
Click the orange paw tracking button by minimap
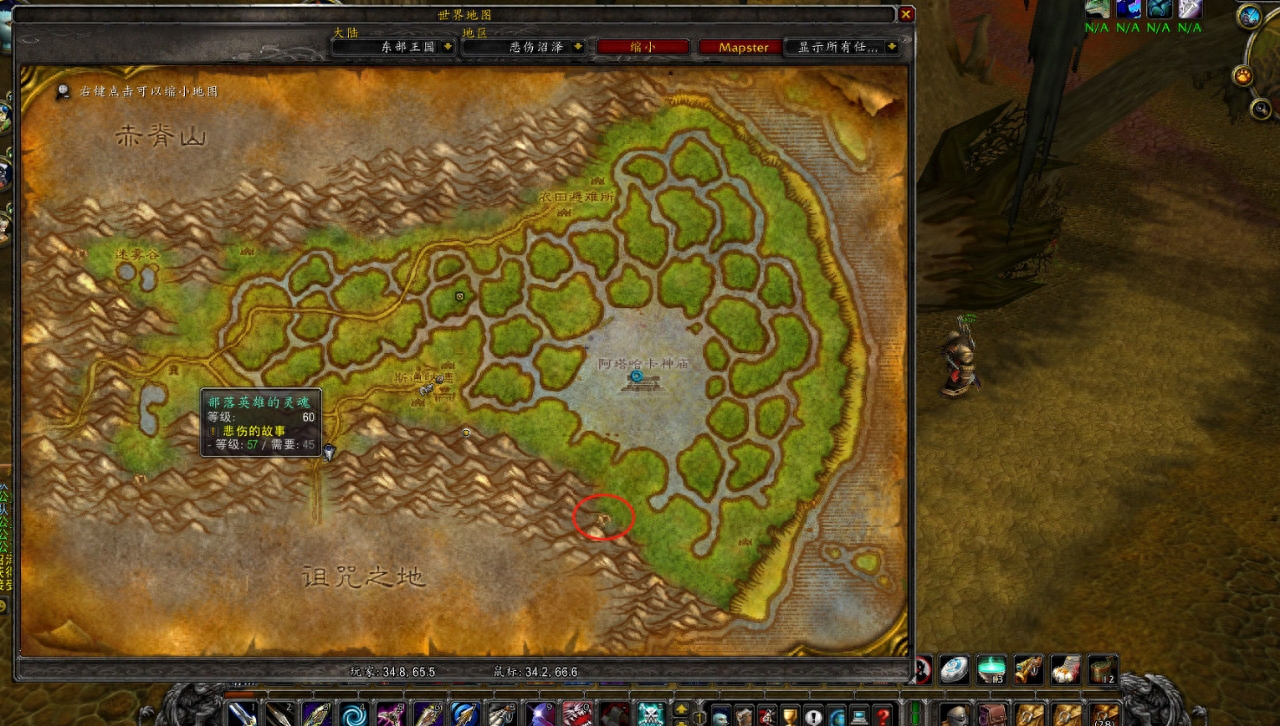(x=1242, y=76)
